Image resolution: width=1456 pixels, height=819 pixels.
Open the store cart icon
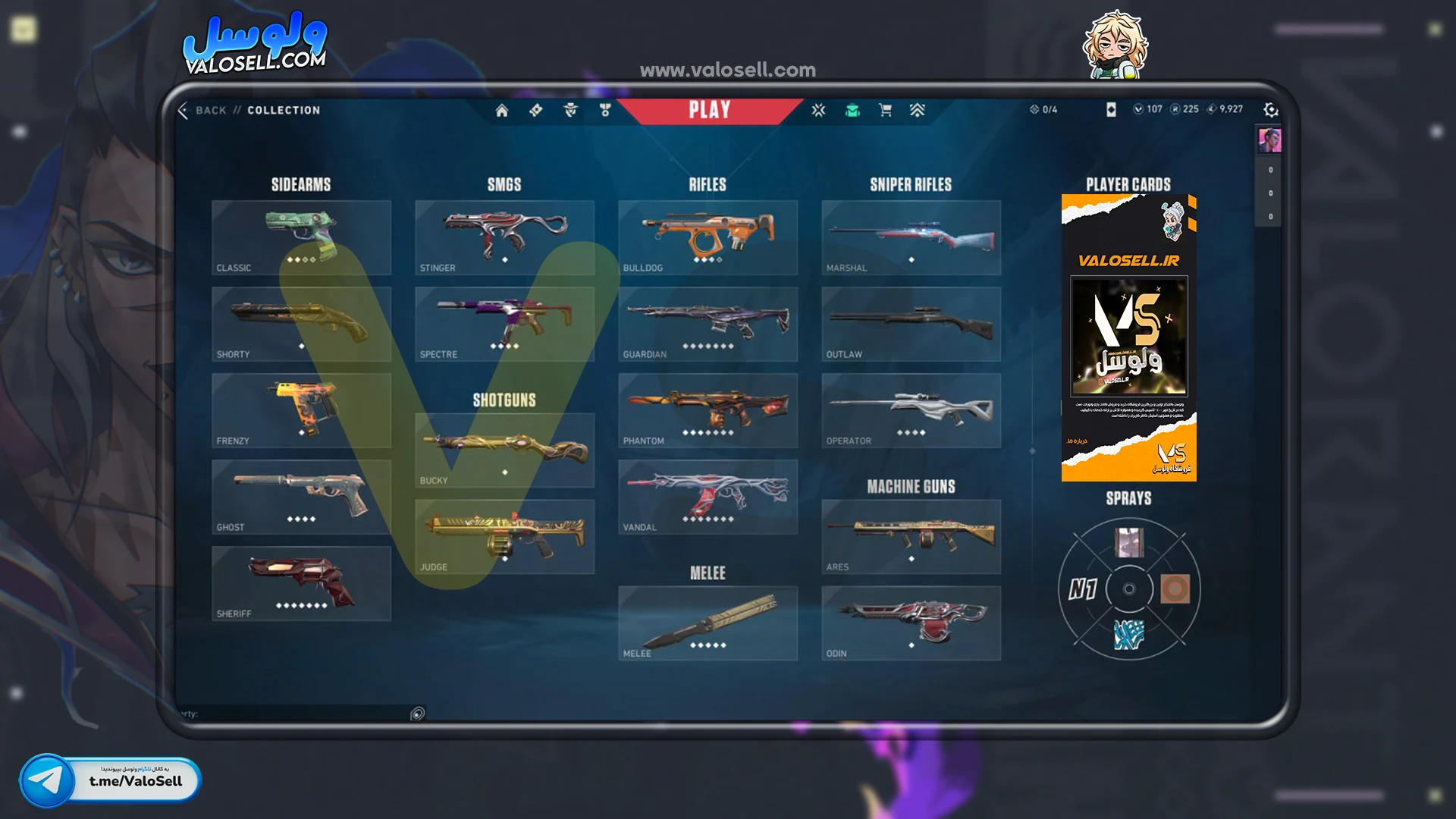point(884,111)
